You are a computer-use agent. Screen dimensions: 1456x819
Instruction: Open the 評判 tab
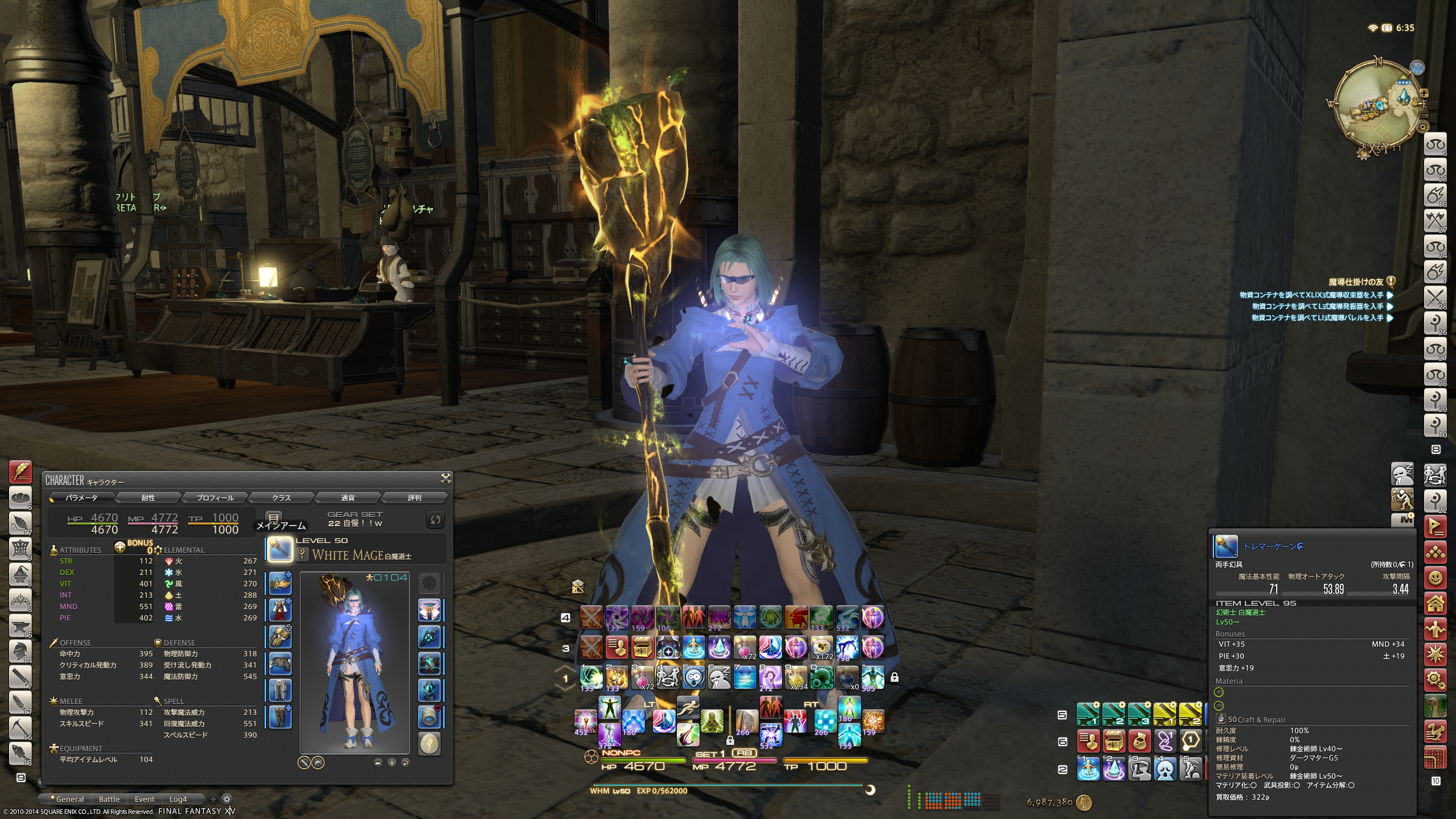pos(414,498)
